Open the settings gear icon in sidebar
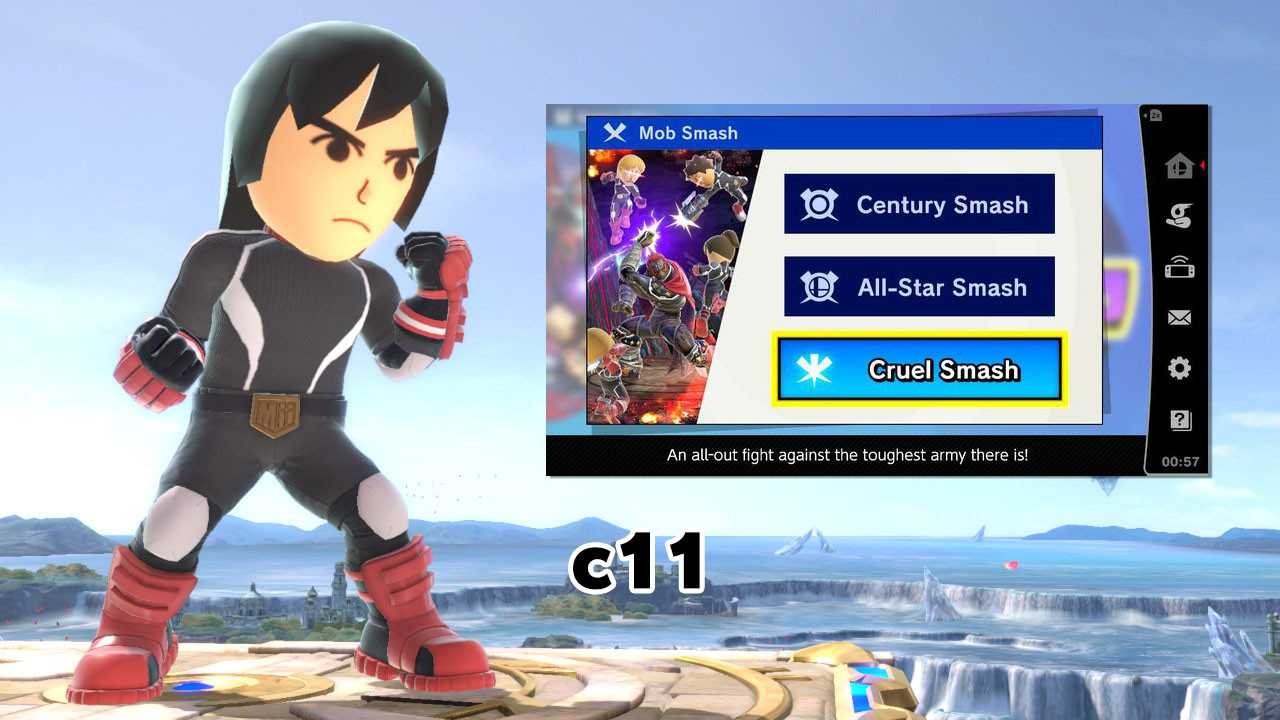 [x=1178, y=368]
